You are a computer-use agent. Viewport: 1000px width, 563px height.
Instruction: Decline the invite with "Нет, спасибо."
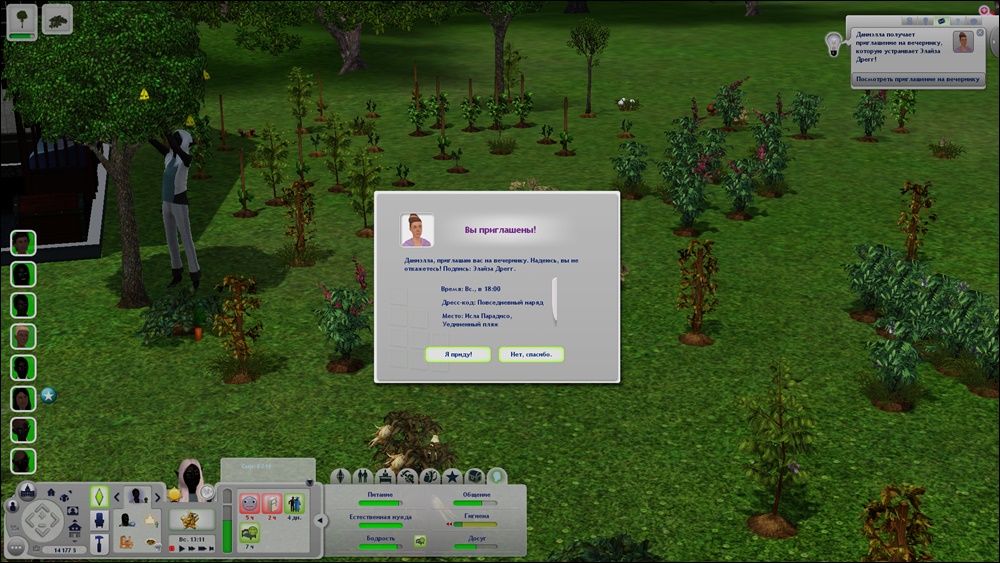(531, 354)
